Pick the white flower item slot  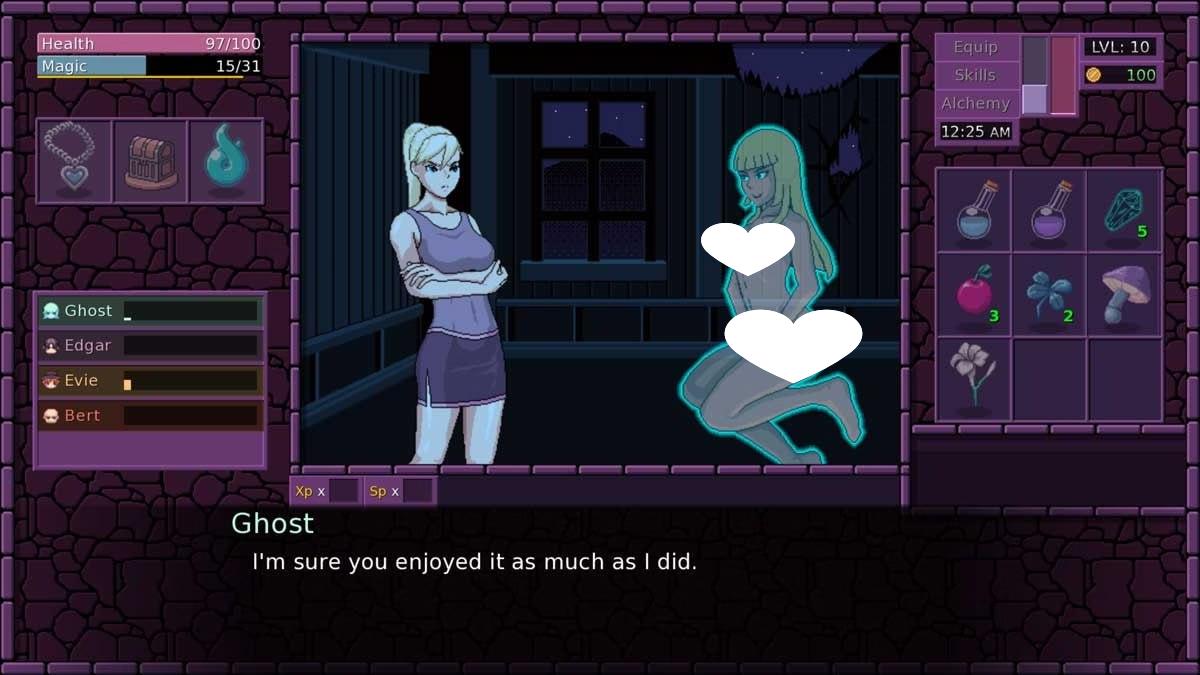[973, 378]
